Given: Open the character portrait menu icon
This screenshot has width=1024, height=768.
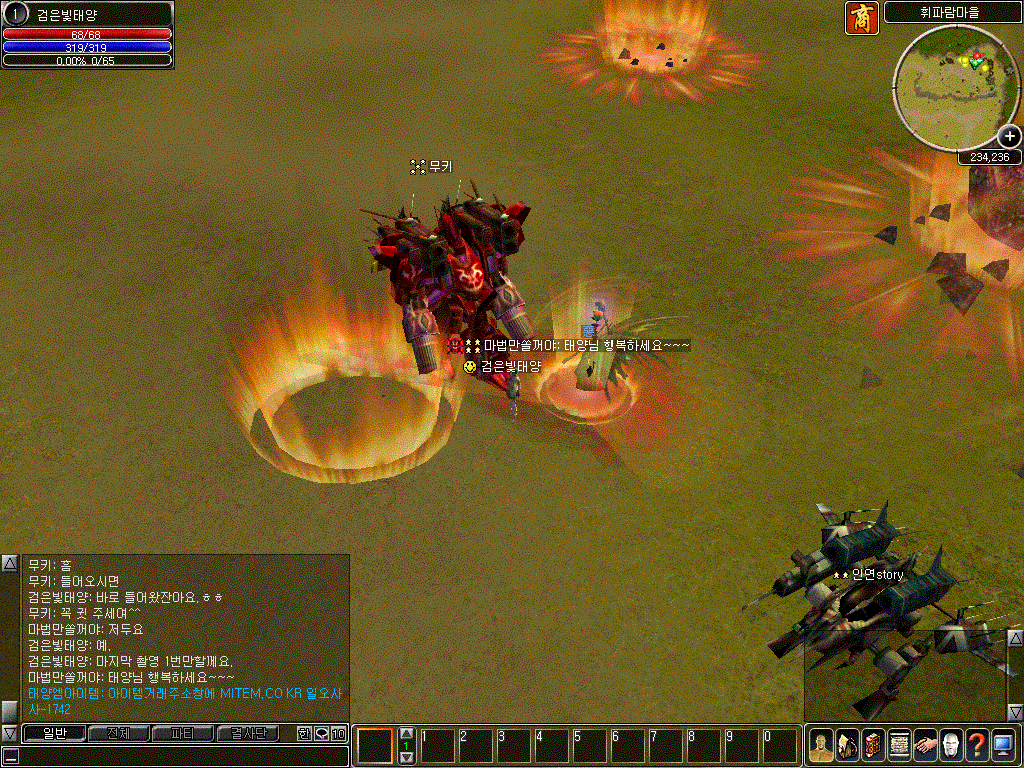Looking at the screenshot, I should click(x=821, y=745).
